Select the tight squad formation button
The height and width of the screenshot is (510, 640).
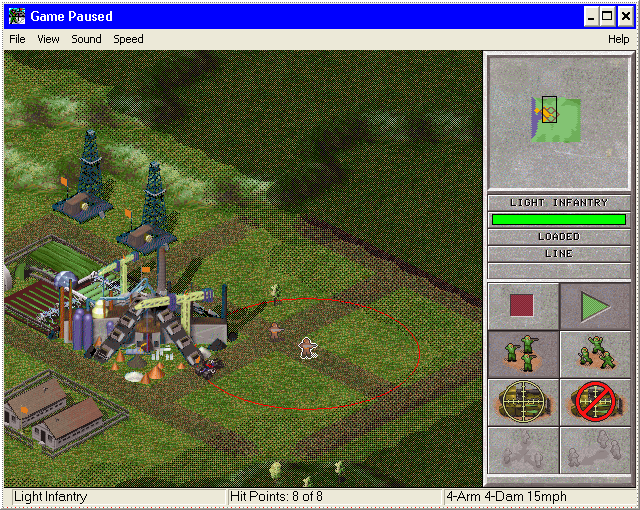click(x=523, y=354)
